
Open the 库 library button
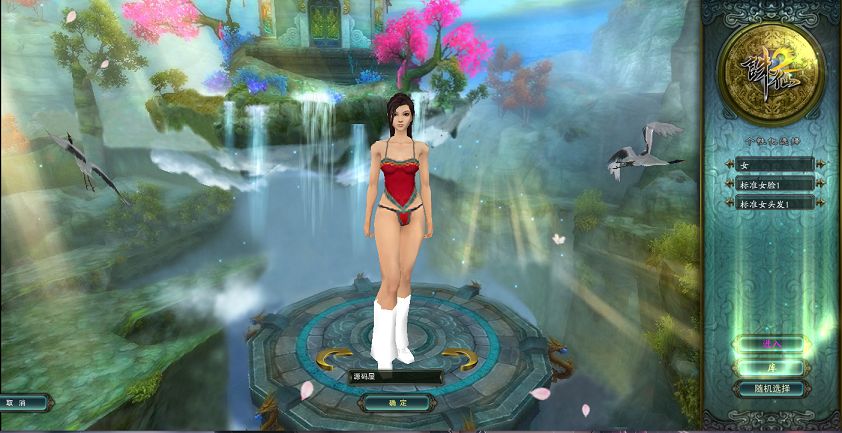pyautogui.click(x=769, y=366)
